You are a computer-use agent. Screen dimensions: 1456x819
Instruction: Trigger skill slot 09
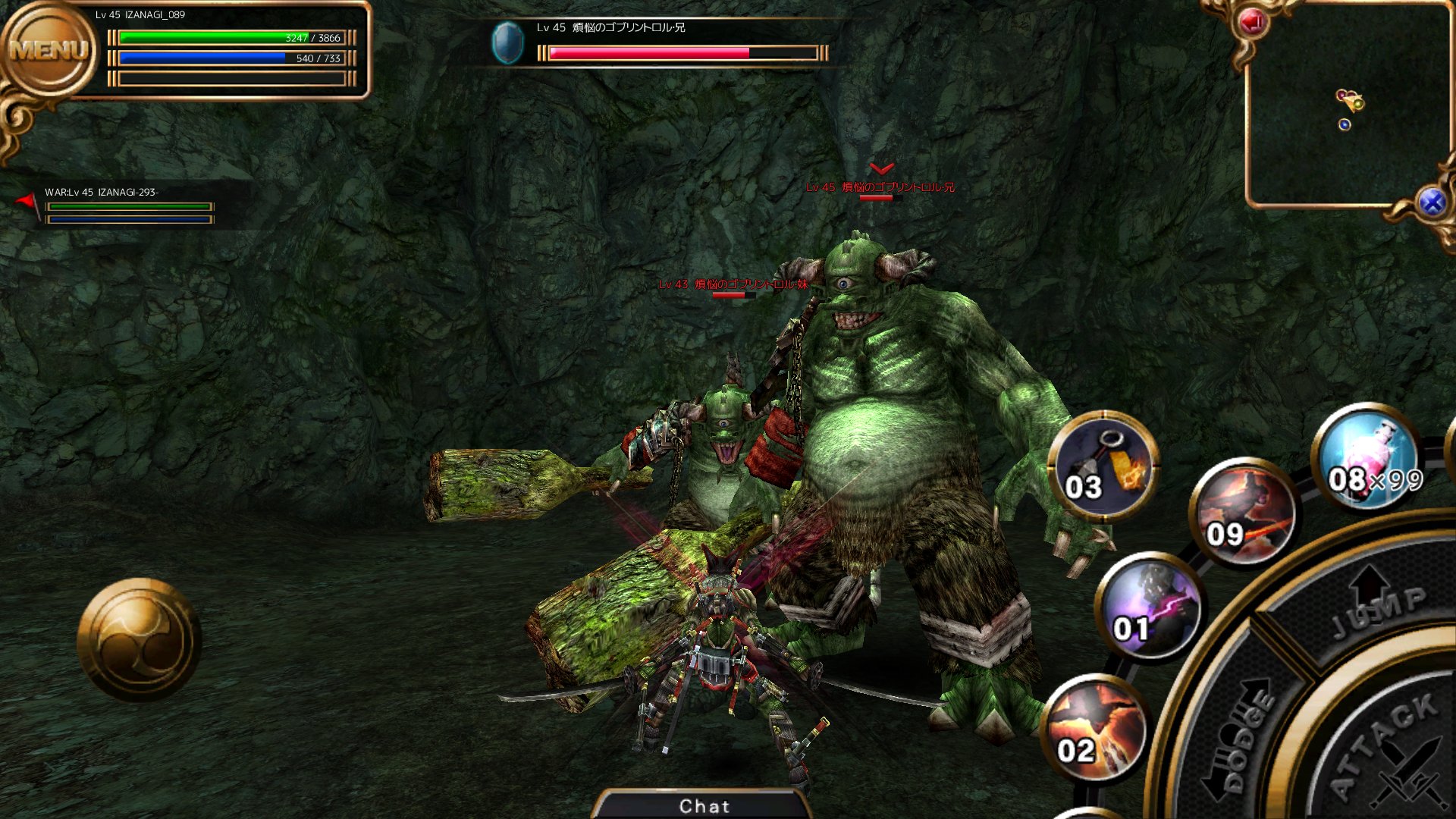(x=1244, y=513)
